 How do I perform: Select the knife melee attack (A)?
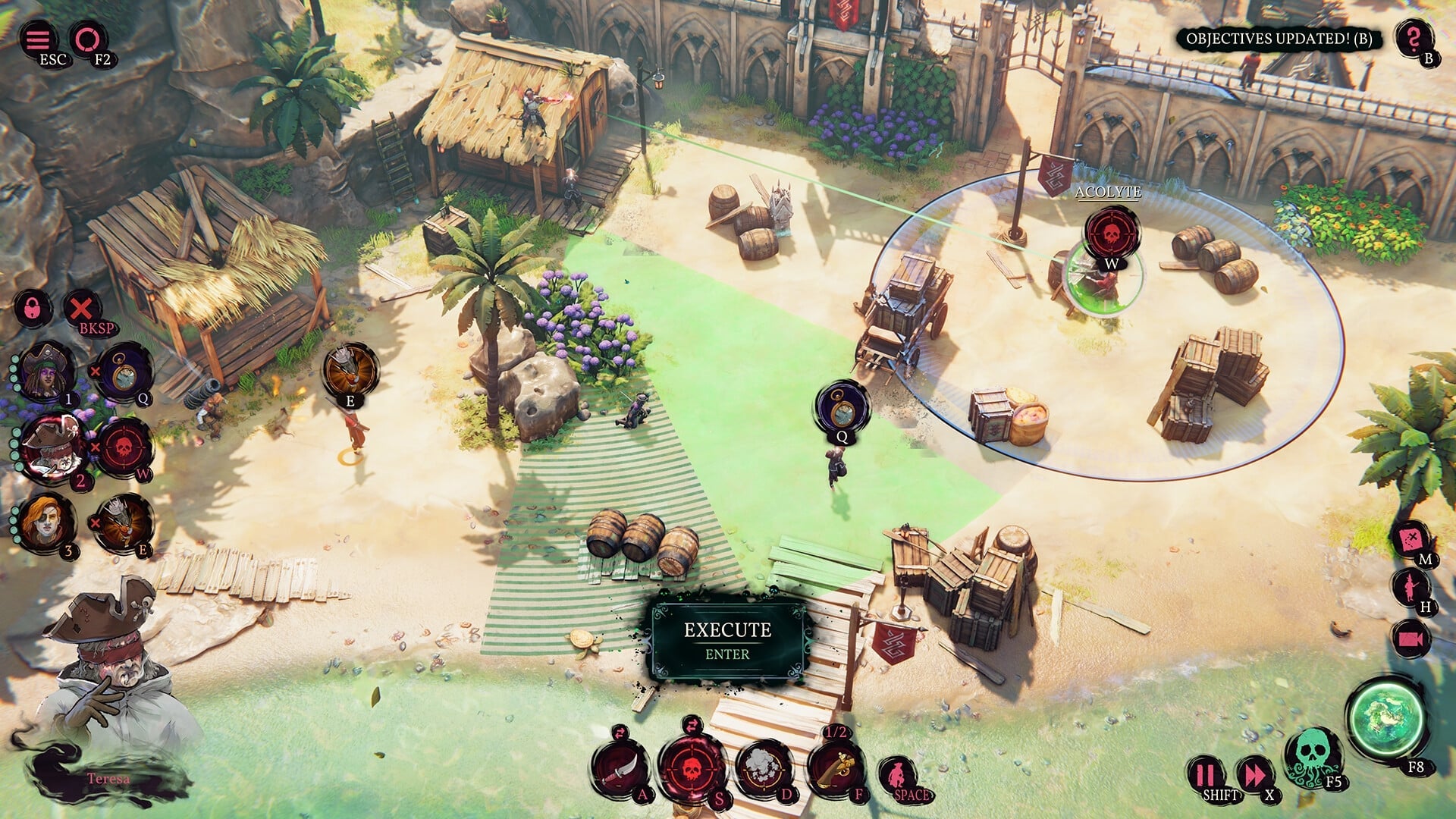pyautogui.click(x=622, y=768)
